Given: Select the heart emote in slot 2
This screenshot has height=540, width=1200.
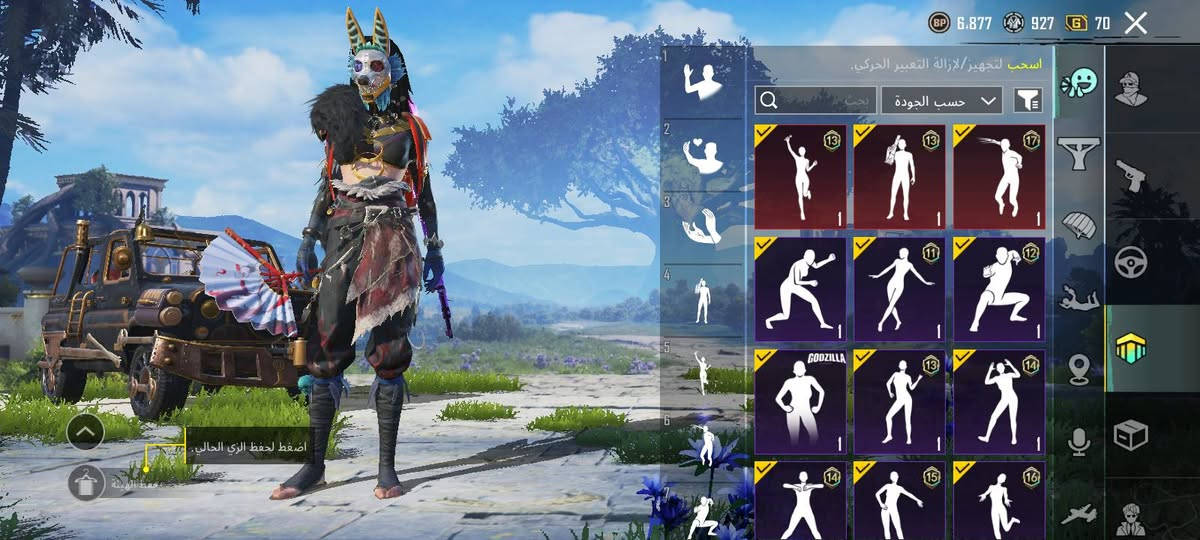Looking at the screenshot, I should [x=702, y=155].
